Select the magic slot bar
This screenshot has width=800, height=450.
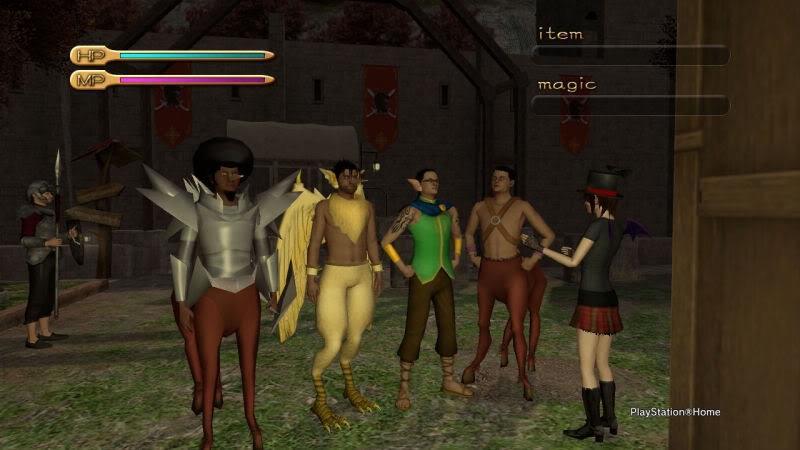point(629,105)
